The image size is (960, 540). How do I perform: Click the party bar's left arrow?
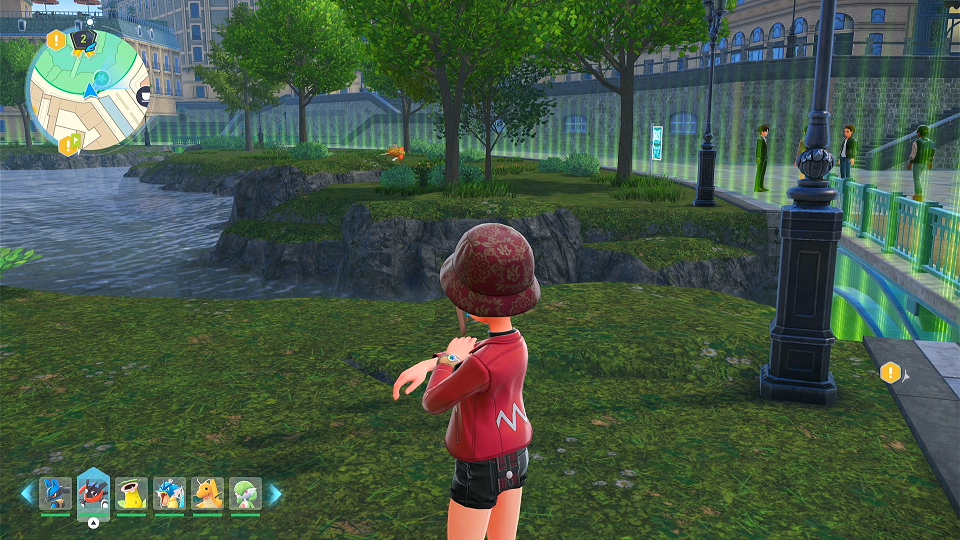[27, 493]
